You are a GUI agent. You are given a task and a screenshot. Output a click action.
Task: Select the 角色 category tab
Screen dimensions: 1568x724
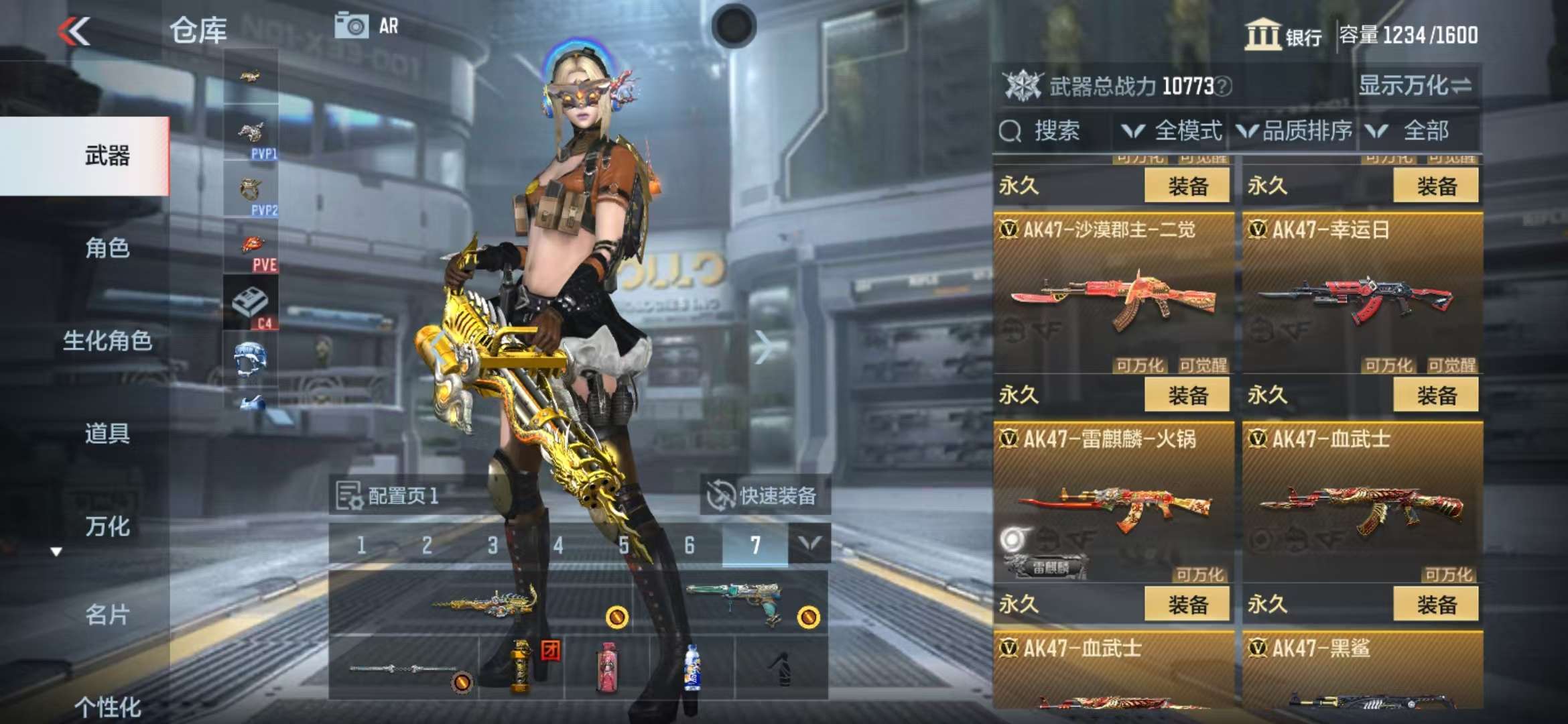(107, 248)
